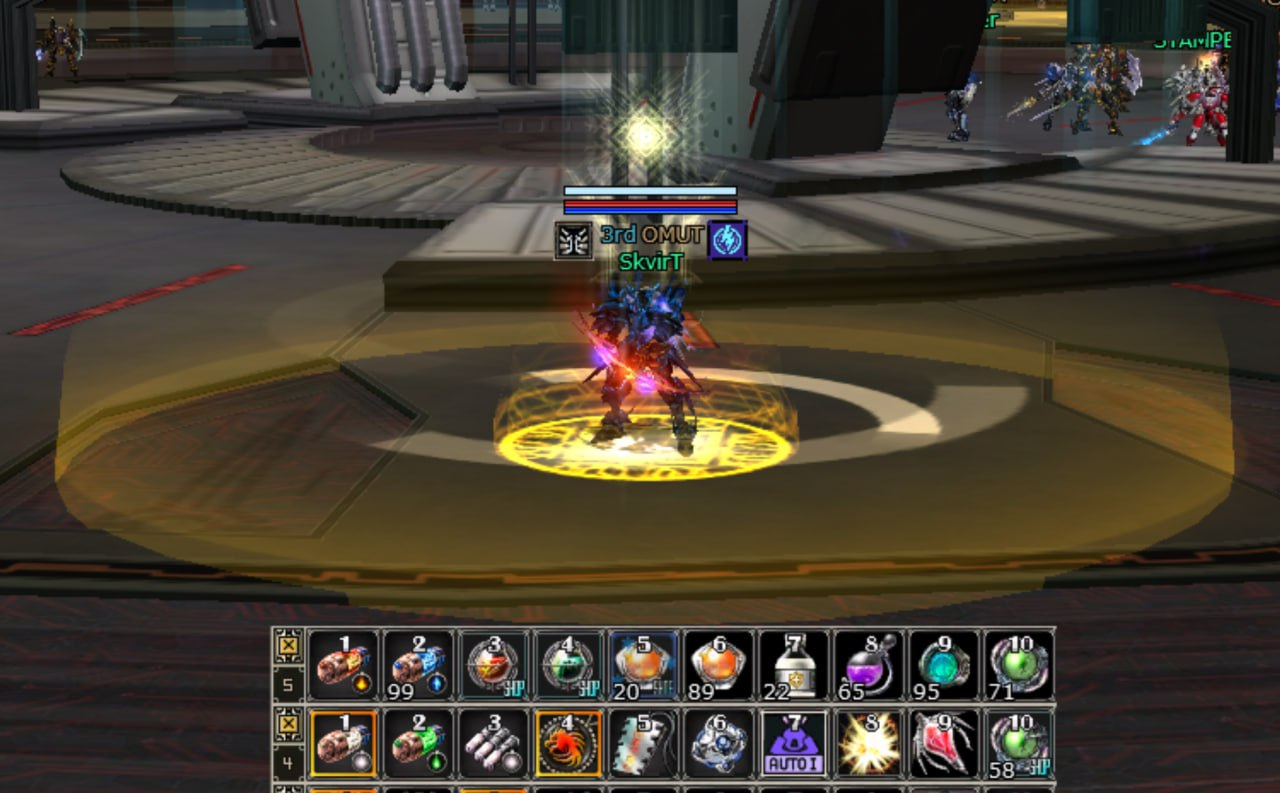Use the teal orb with 95 count
Viewport: 1280px width, 793px height.
tap(944, 665)
